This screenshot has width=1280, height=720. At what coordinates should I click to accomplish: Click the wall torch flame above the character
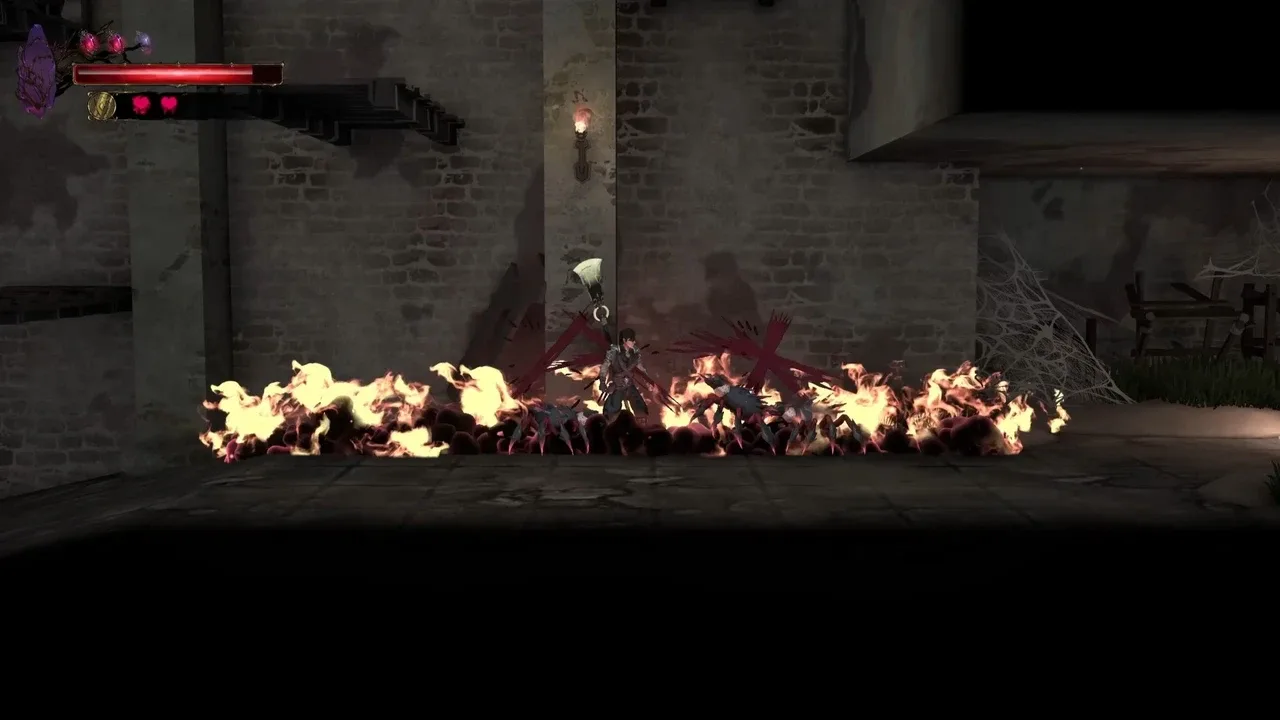pos(580,120)
